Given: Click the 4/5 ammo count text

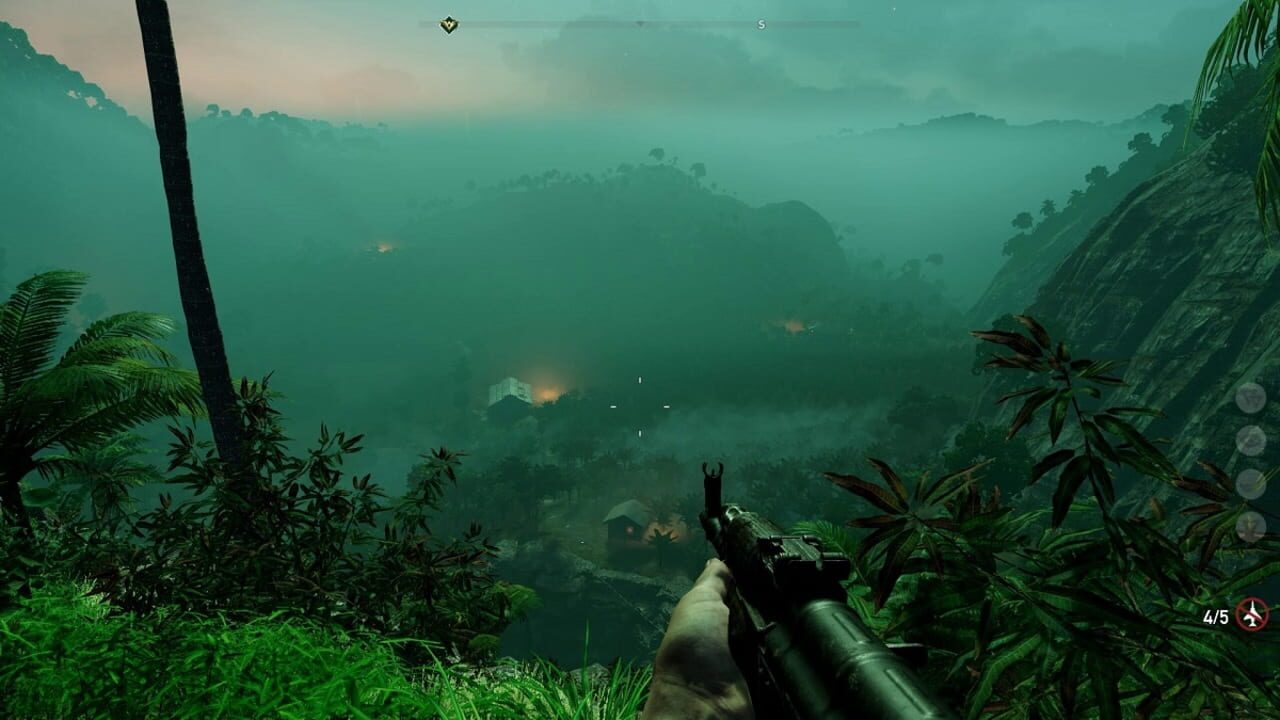Looking at the screenshot, I should pos(1215,614).
